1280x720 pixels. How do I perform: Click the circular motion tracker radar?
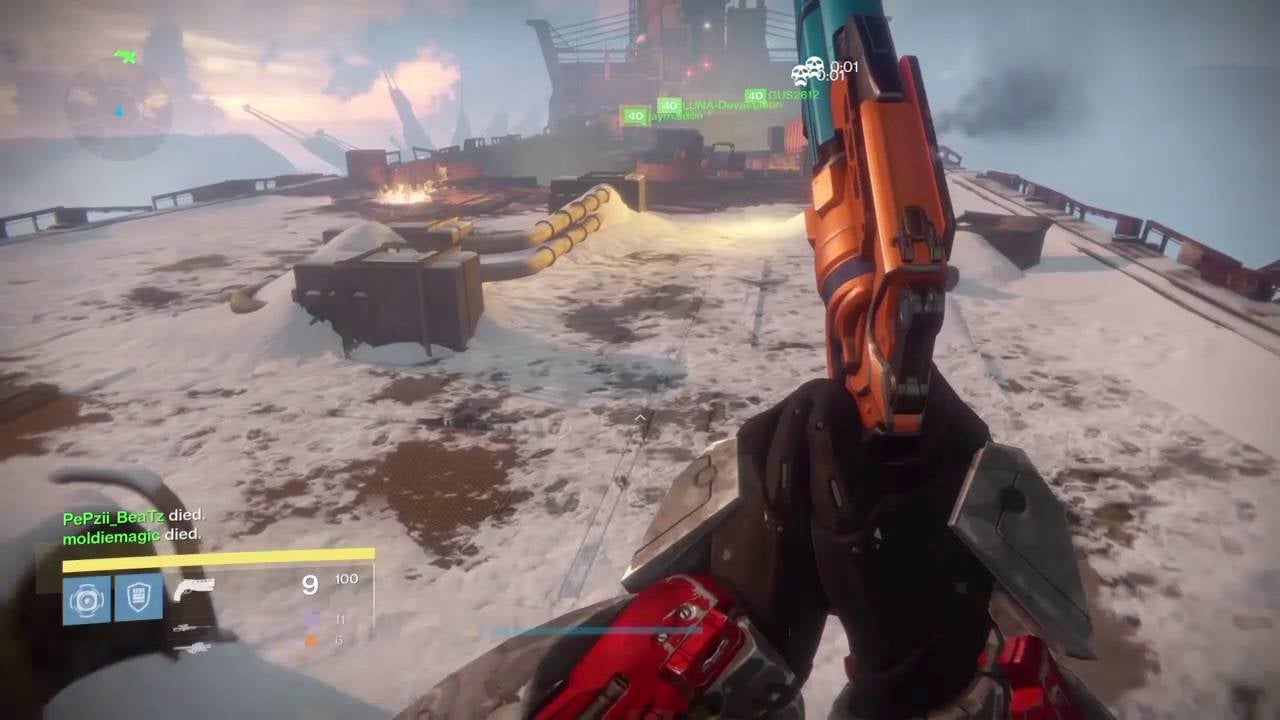pyautogui.click(x=118, y=108)
